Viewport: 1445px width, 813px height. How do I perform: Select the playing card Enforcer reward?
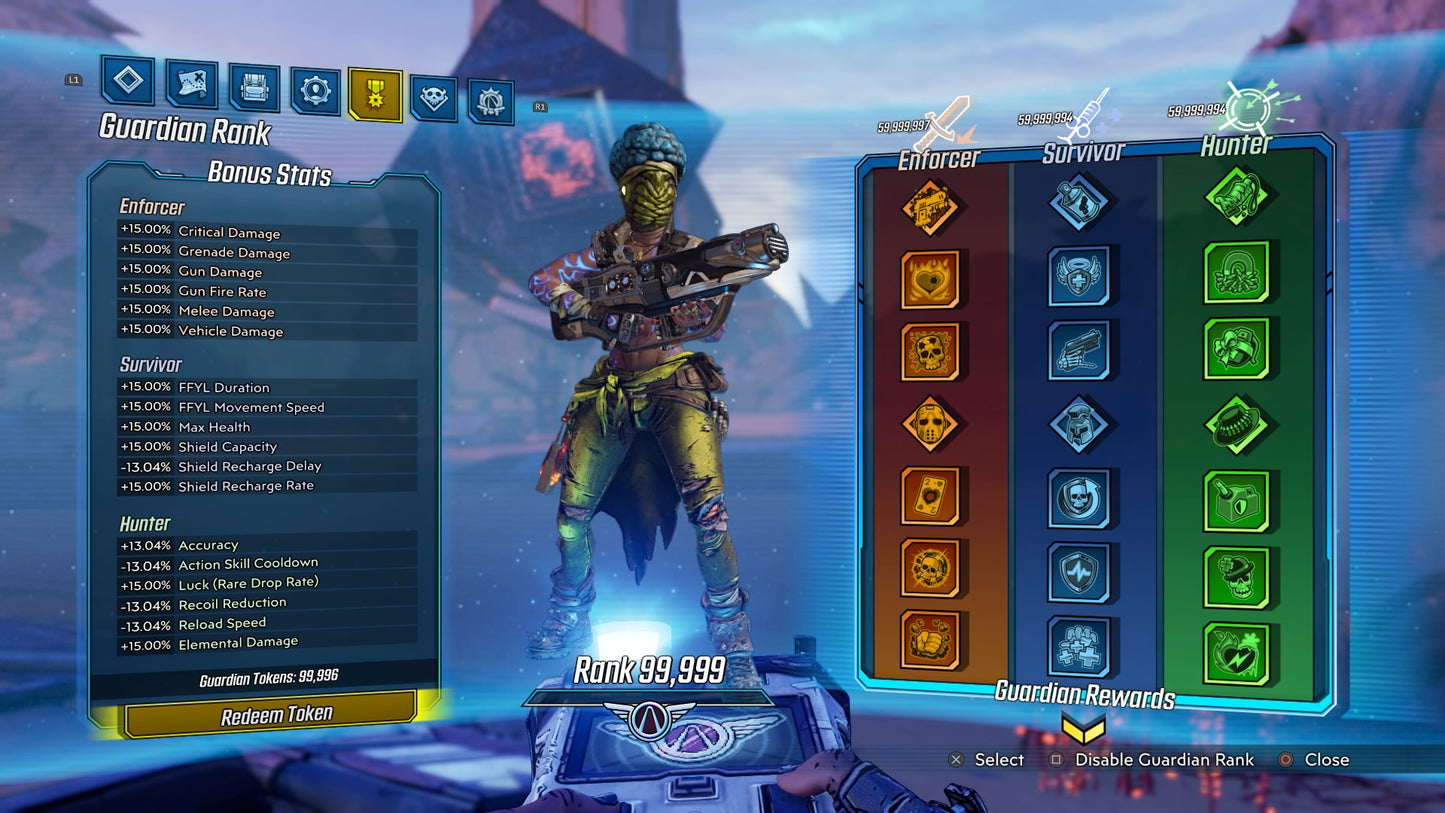pyautogui.click(x=931, y=495)
